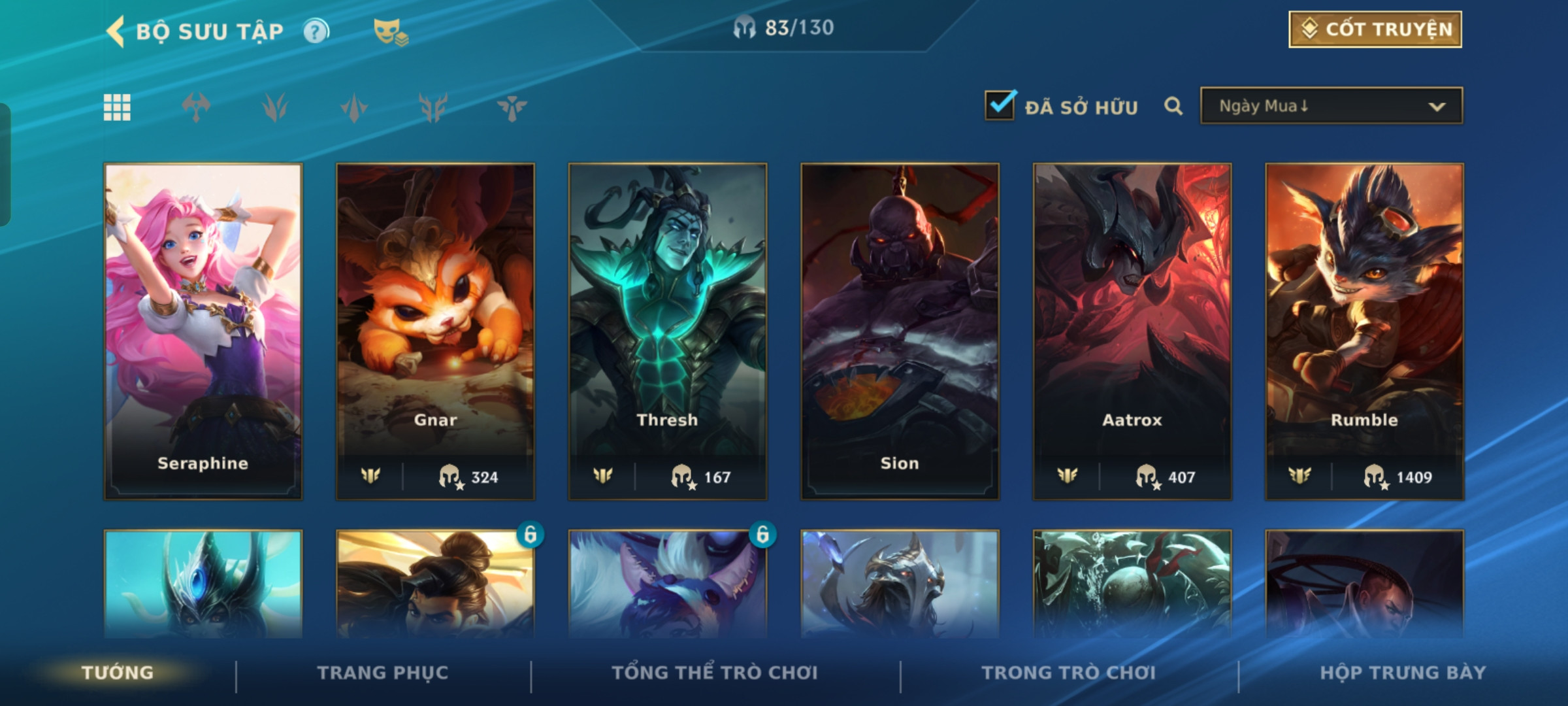Go to the Trong Trò Chơi tab

tap(1069, 673)
